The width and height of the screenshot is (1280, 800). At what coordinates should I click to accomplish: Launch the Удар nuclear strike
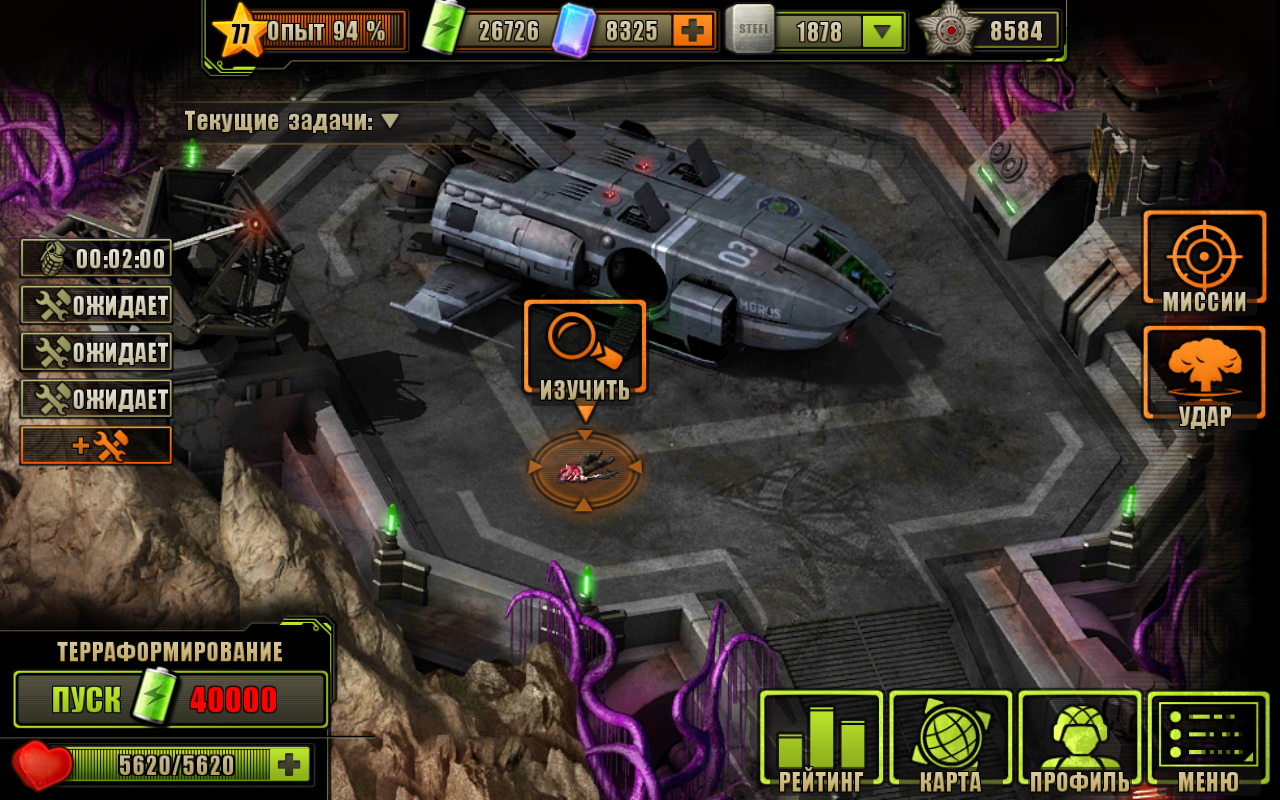click(x=1204, y=373)
